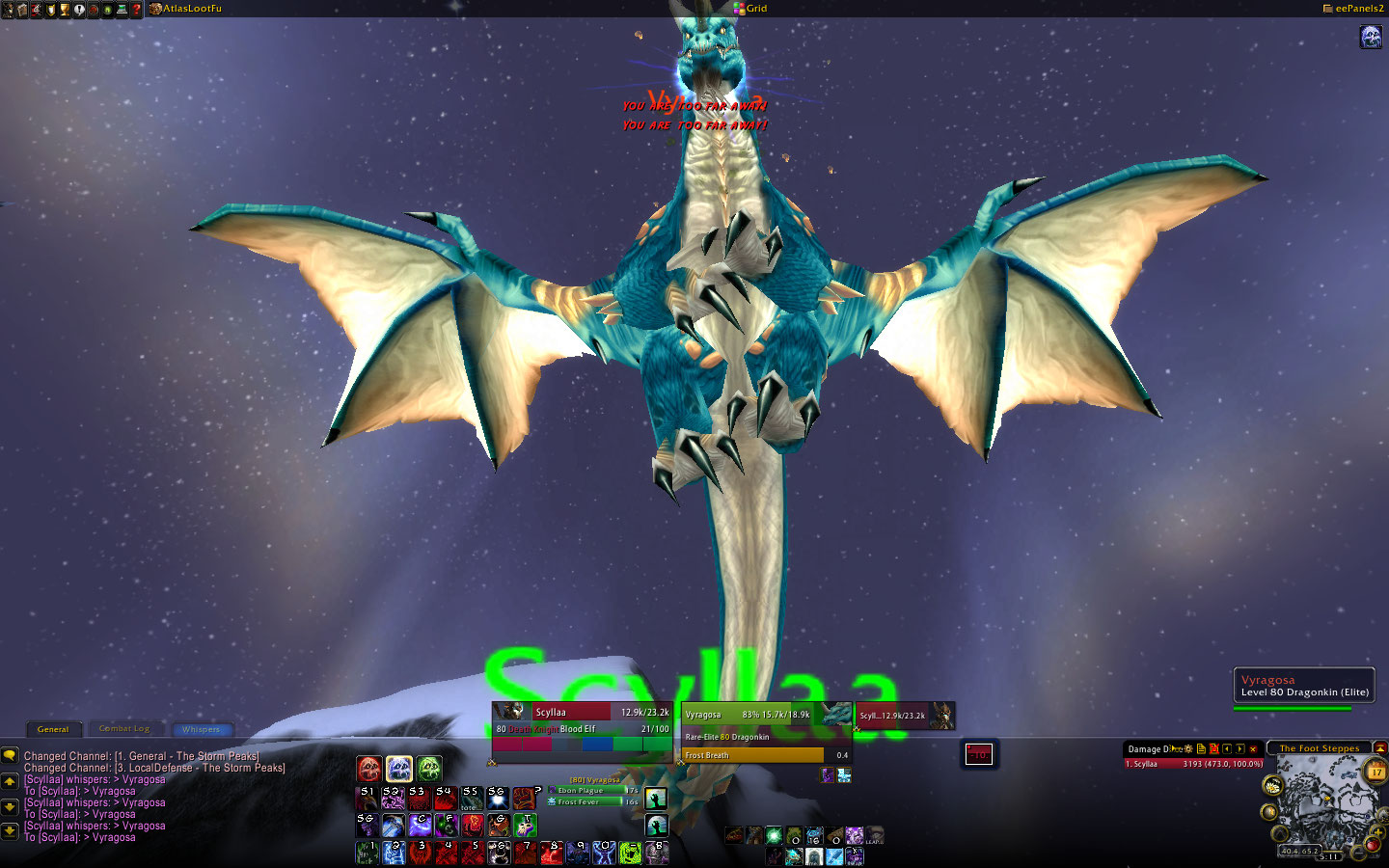Zoom in the minimap with plus button
Viewport: 1389px width, 868px height.
[1379, 832]
